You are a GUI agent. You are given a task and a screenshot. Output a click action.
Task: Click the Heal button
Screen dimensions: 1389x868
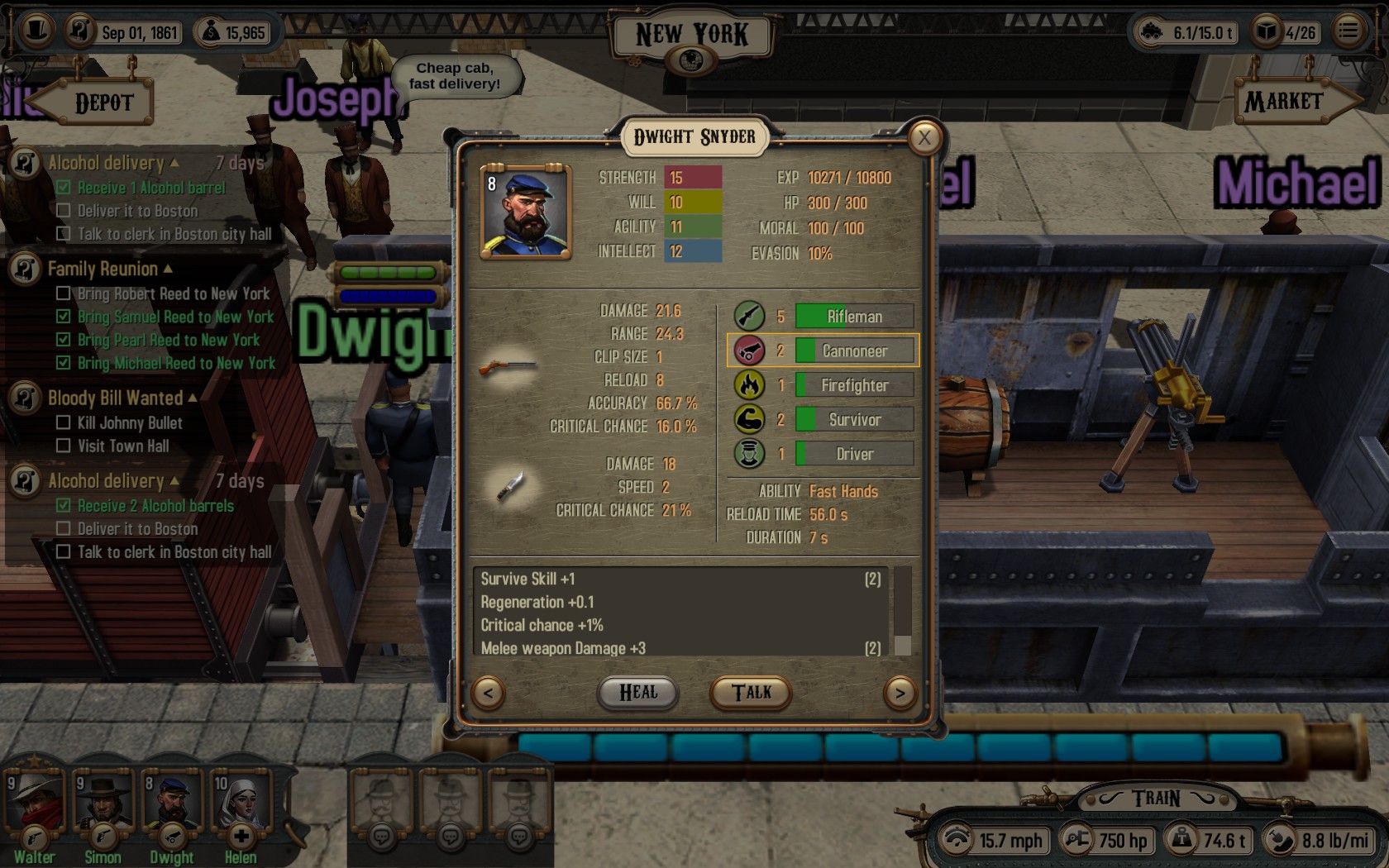pyautogui.click(x=637, y=693)
